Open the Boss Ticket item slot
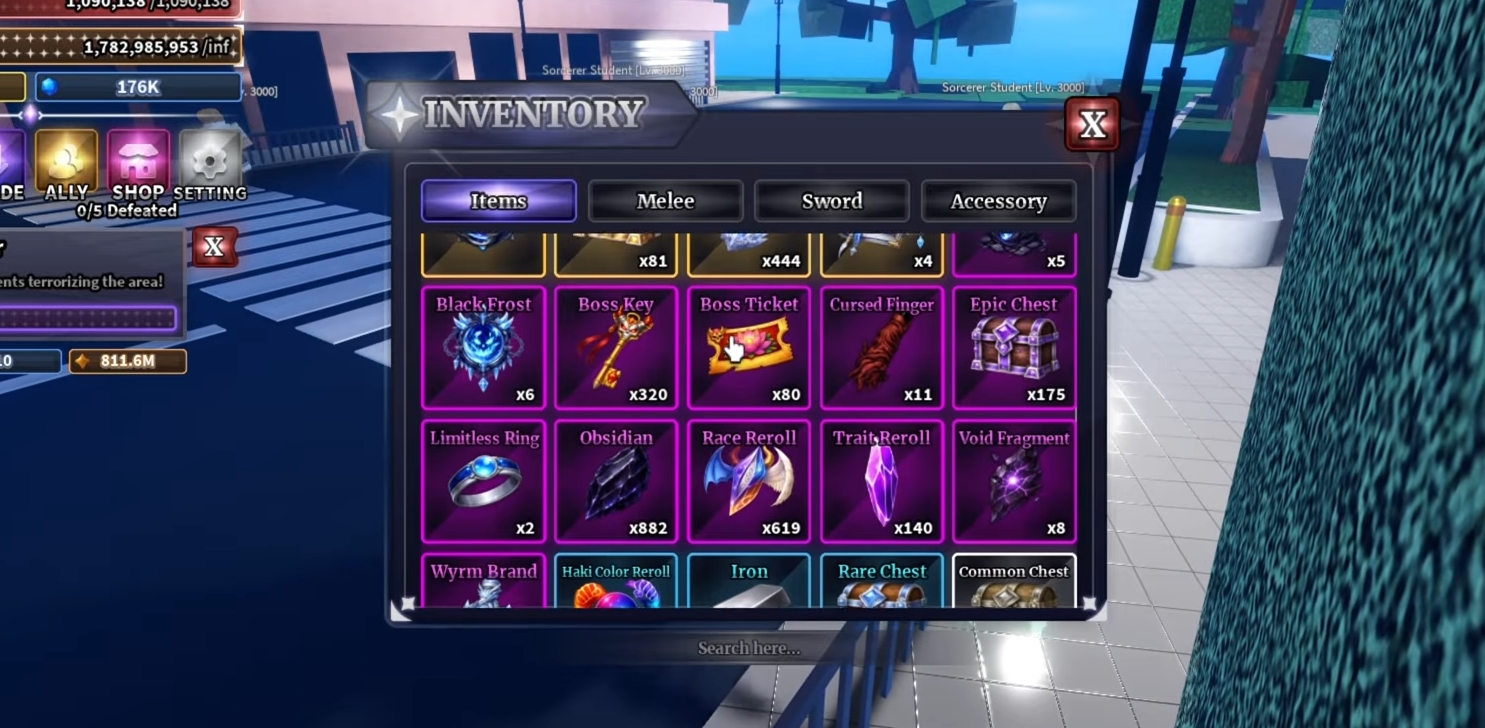The width and height of the screenshot is (1485, 728). [x=748, y=348]
